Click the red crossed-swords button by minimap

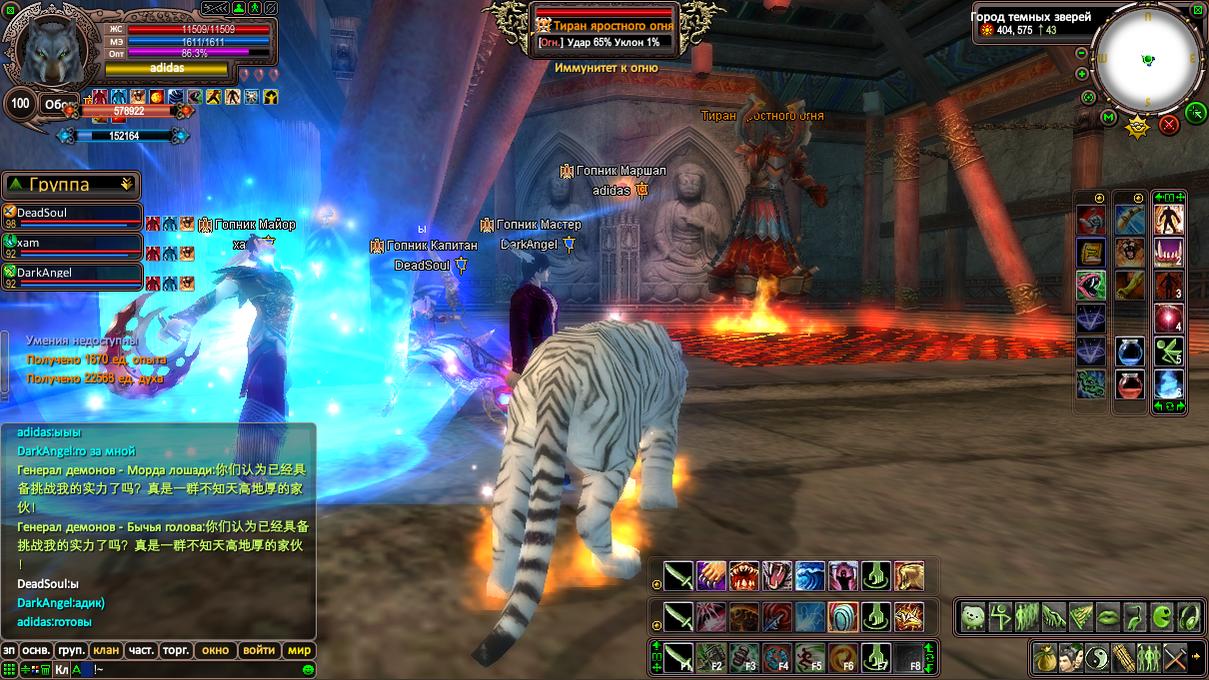pos(1168,125)
